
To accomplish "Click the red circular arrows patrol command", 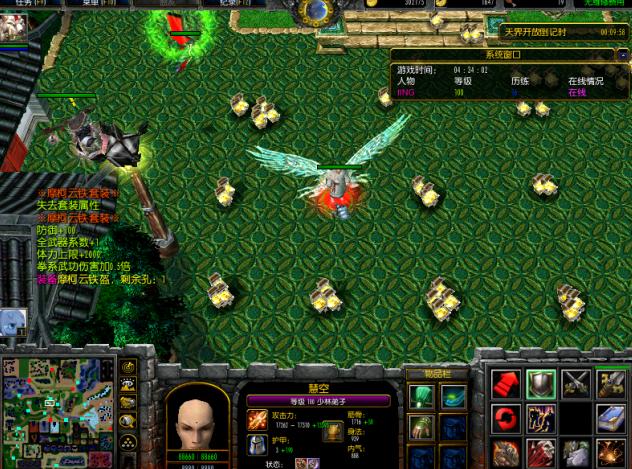I will (506, 417).
